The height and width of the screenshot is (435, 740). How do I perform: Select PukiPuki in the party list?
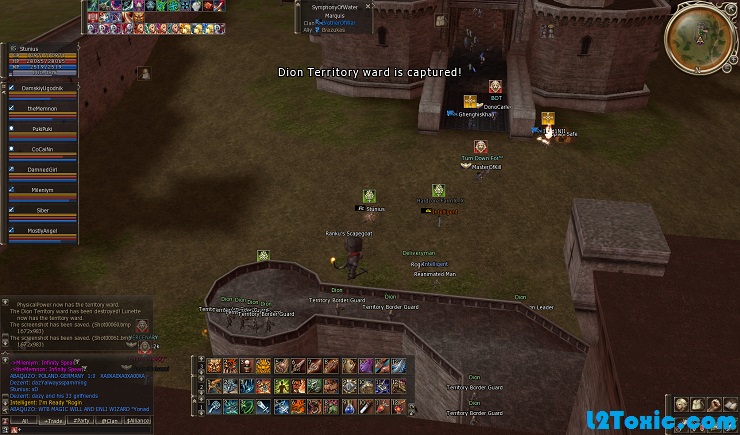click(x=42, y=128)
